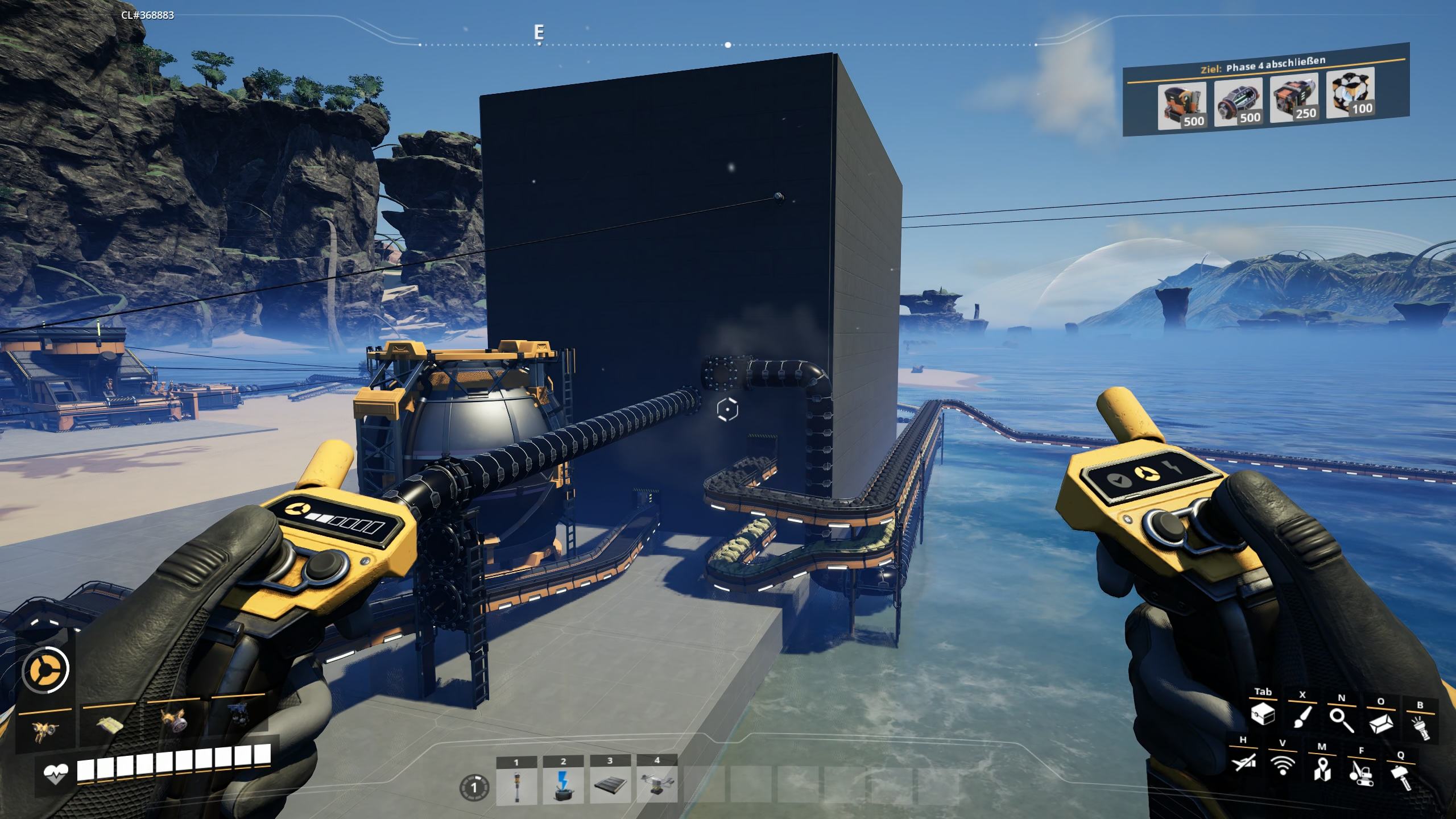
Task: Click the orange FICSIT logo circle
Action: [x=45, y=669]
